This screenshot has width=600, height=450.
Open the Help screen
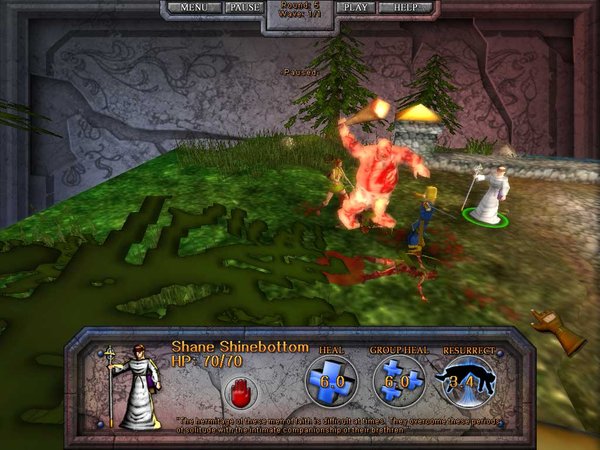click(406, 7)
